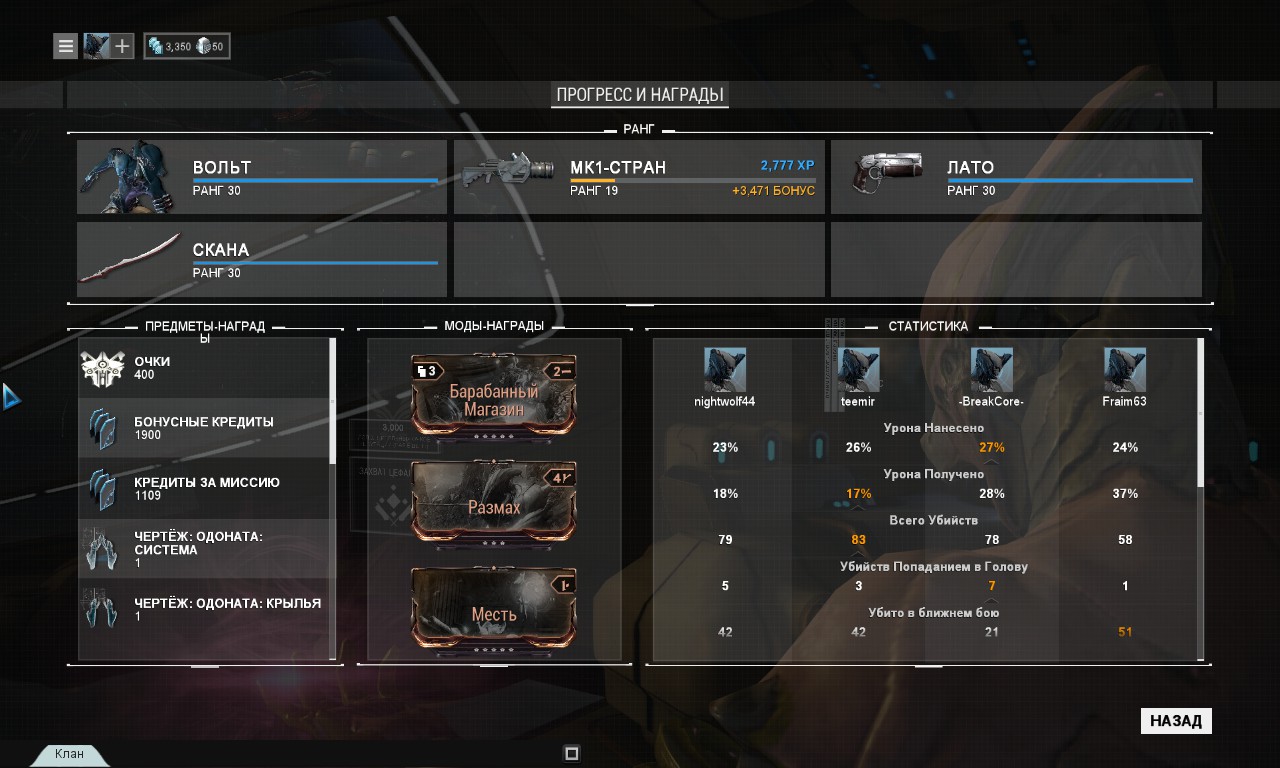Select Чертёж: Одоната: Крылья reward row
Image resolution: width=1280 pixels, height=768 pixels.
(x=204, y=609)
